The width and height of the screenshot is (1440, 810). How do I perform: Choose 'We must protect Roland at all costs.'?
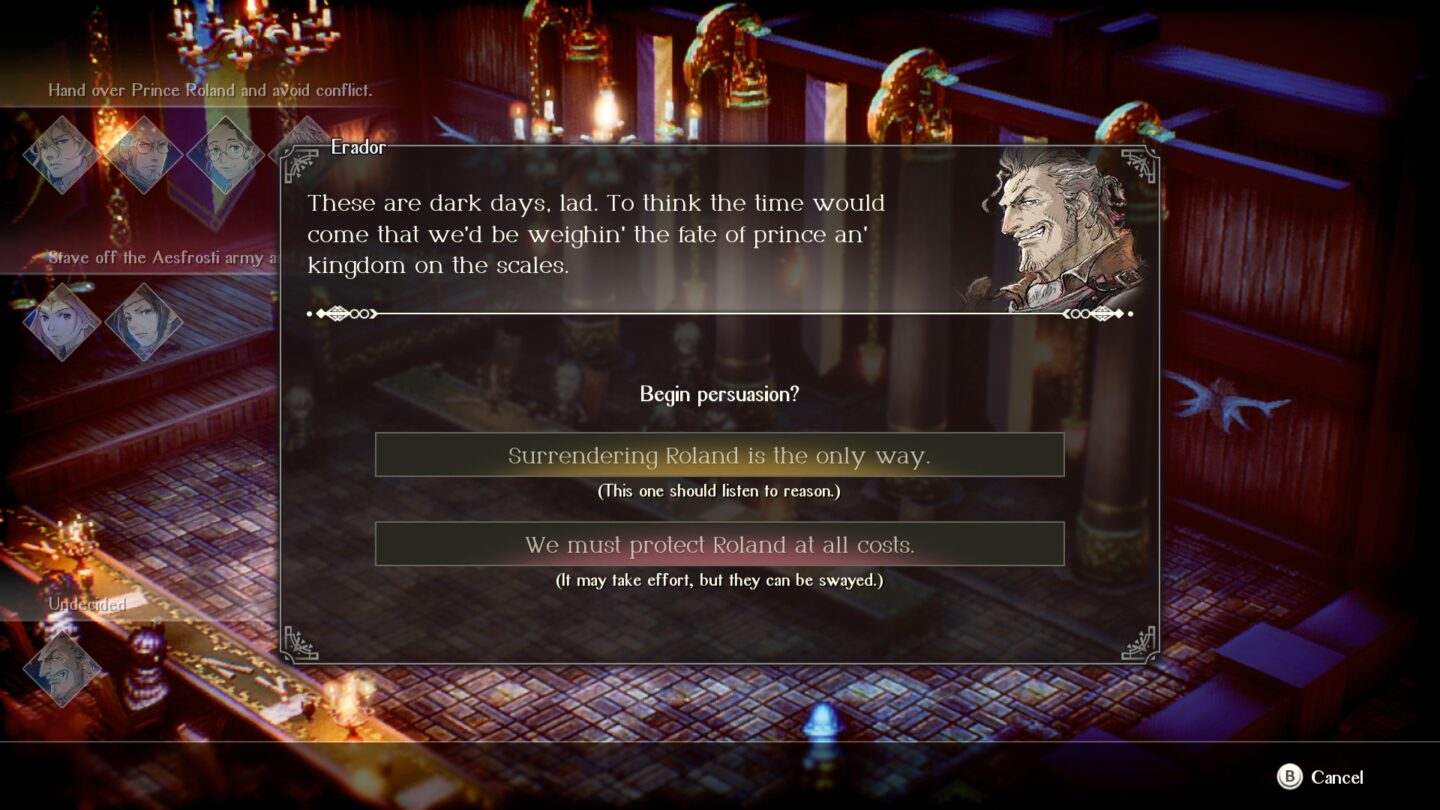[x=719, y=543]
